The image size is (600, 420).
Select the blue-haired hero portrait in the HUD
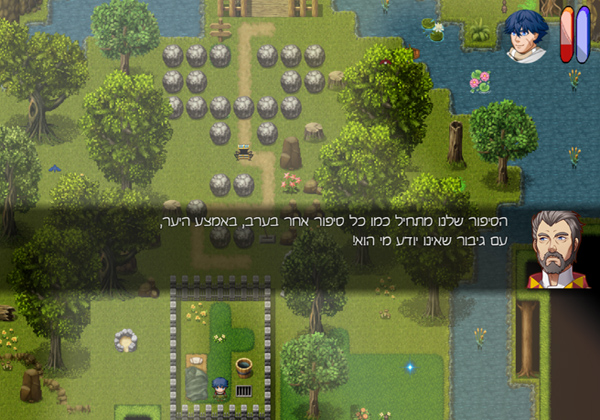coord(525,37)
